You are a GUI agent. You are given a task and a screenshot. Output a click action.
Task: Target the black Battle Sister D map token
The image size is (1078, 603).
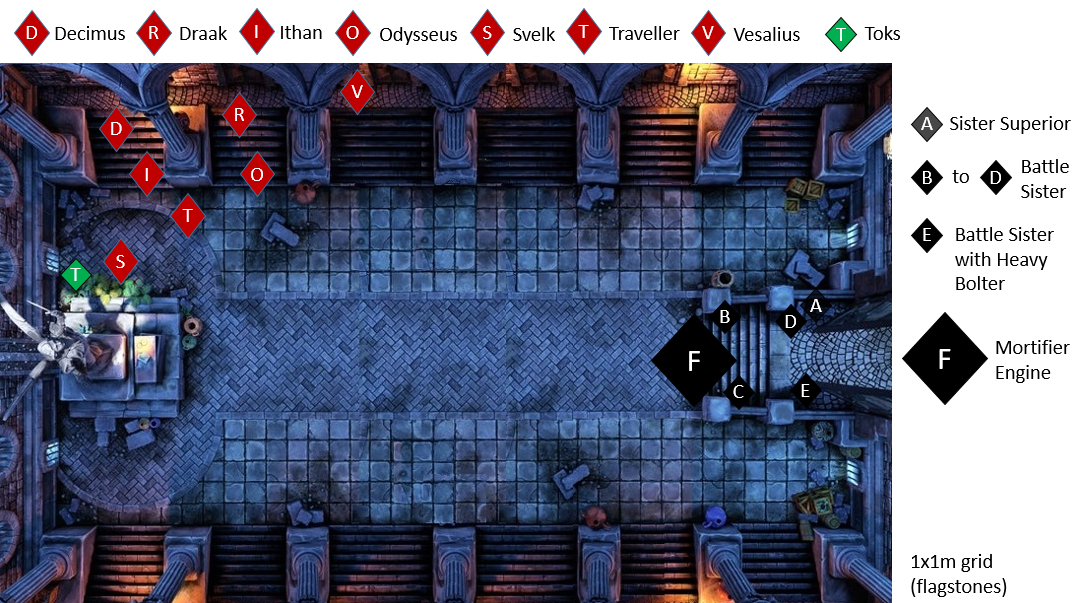790,322
